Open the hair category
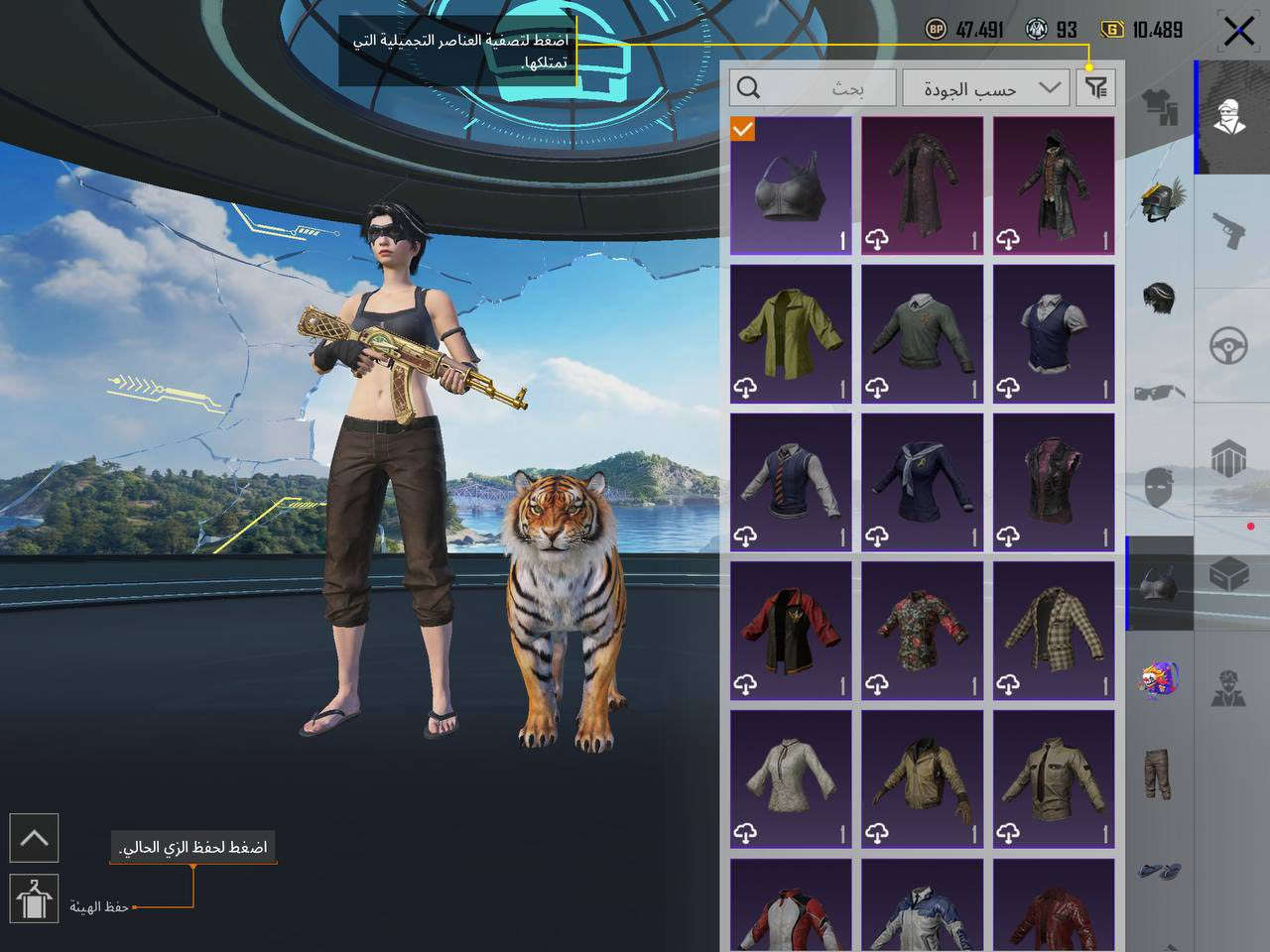This screenshot has height=952, width=1270. pos(1160,297)
